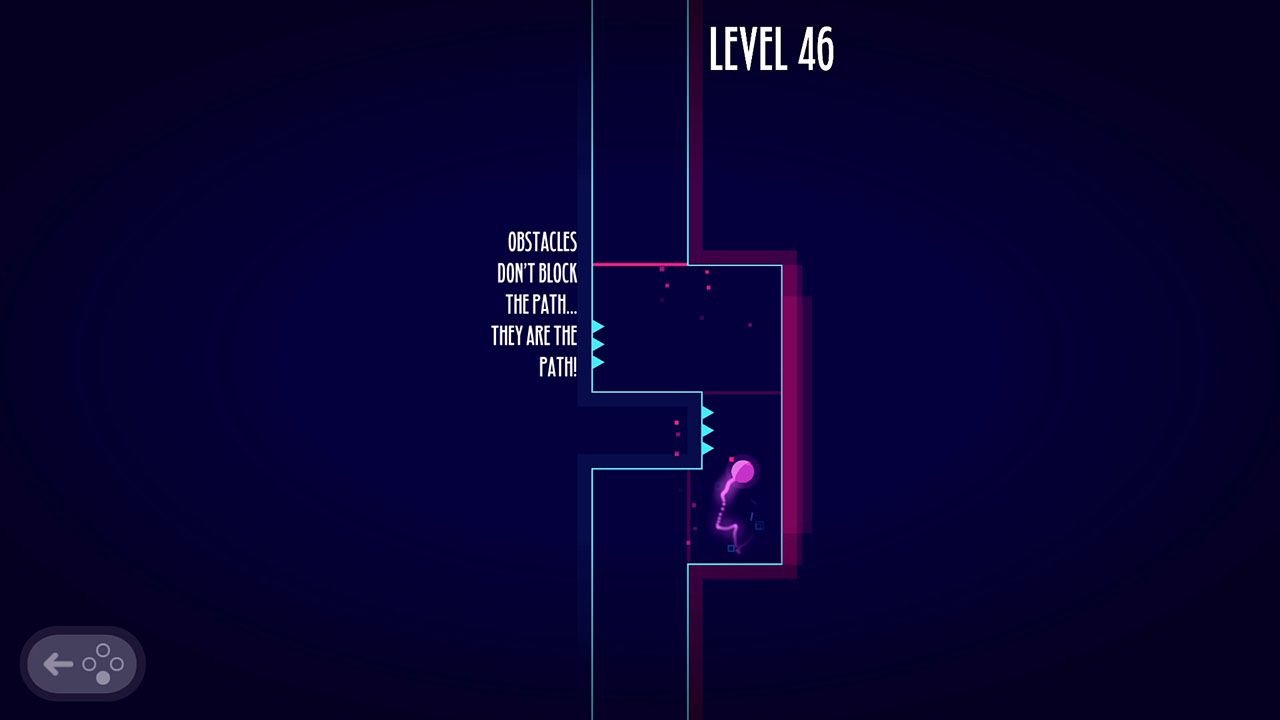Screen dimensions: 1280x720
Task: Click the small pink square near the top wall
Action: point(661,268)
